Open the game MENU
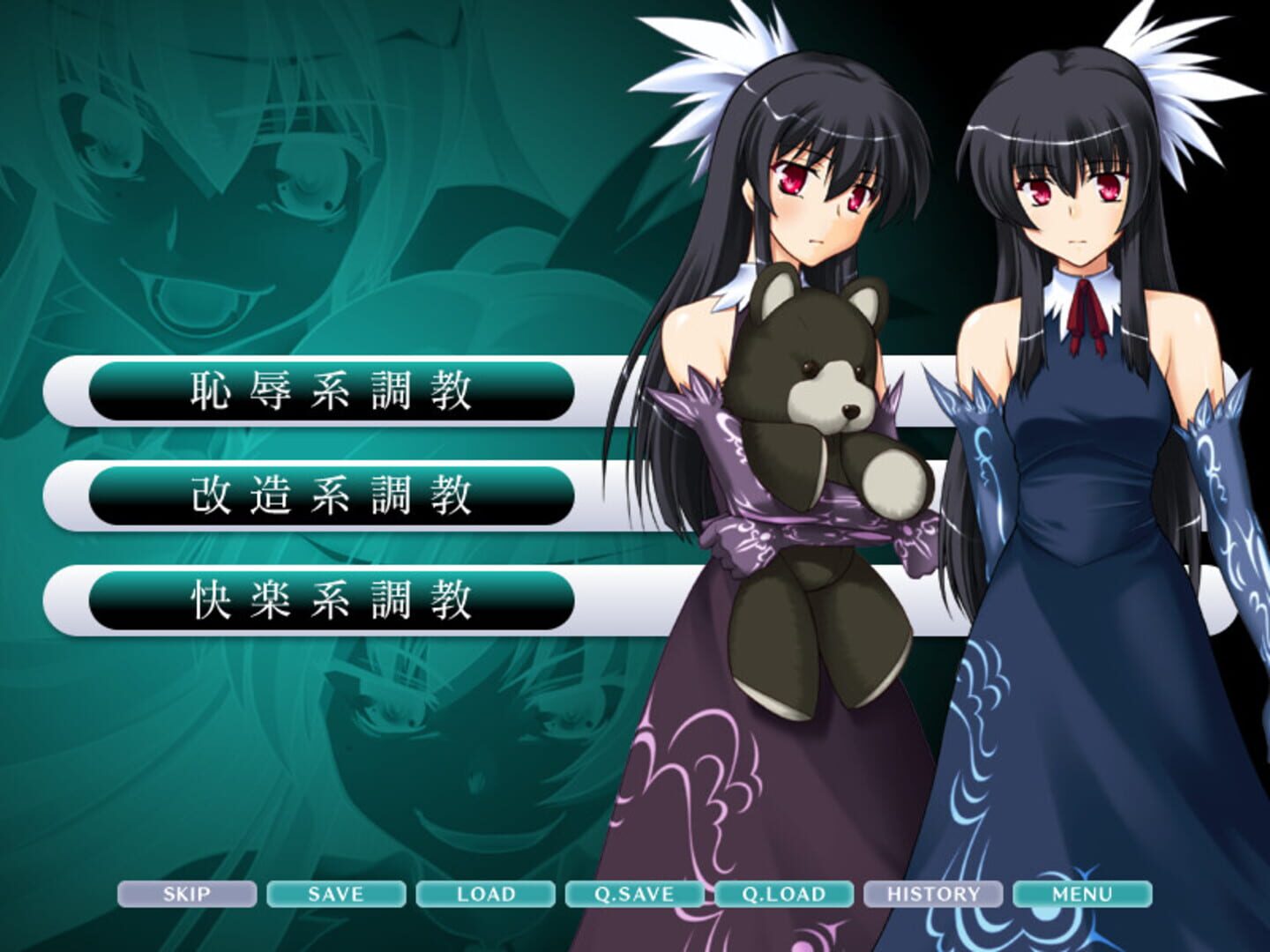The height and width of the screenshot is (952, 1270). [1082, 896]
